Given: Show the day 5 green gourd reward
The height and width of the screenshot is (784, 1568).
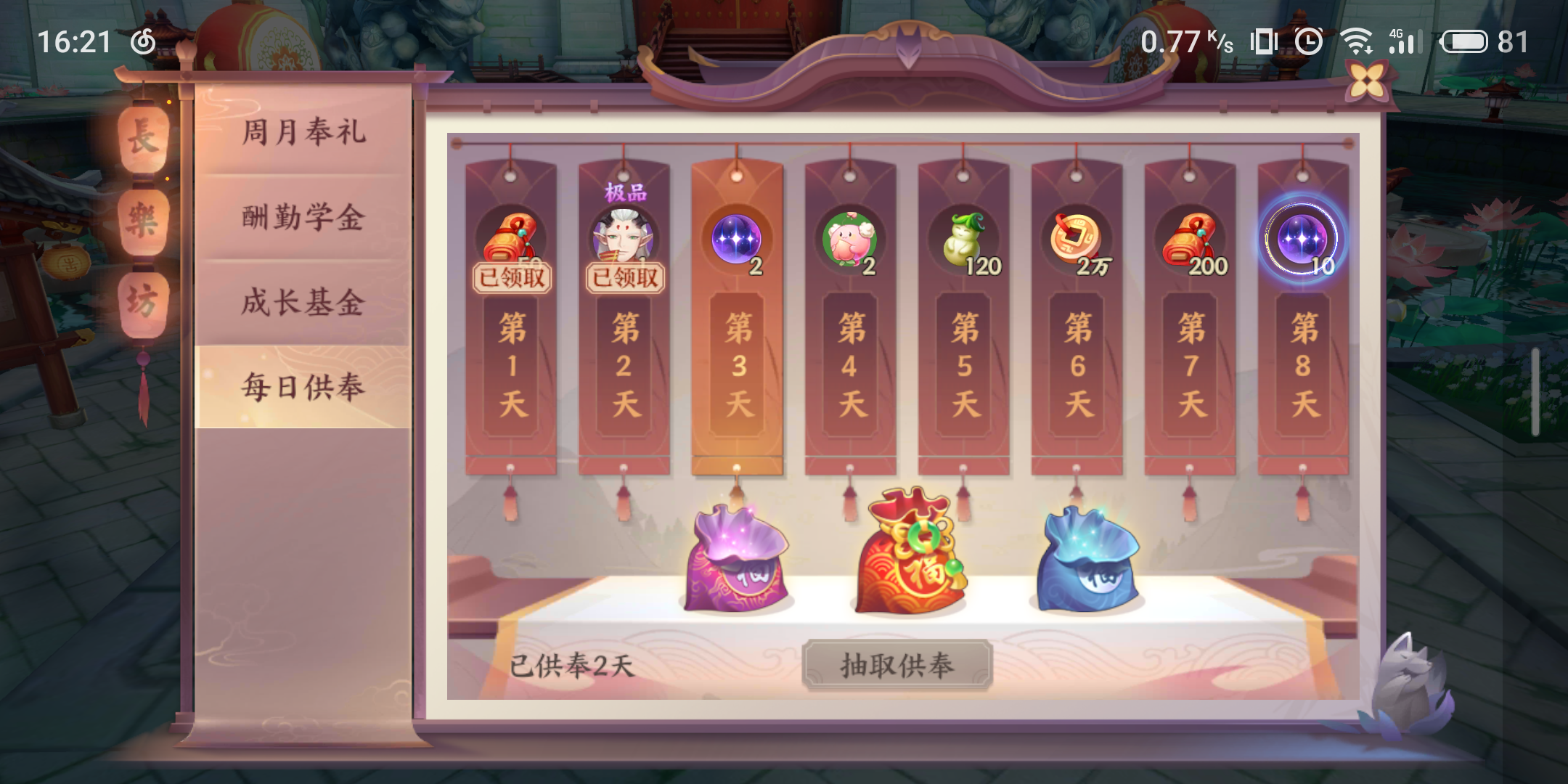Looking at the screenshot, I should [x=963, y=240].
